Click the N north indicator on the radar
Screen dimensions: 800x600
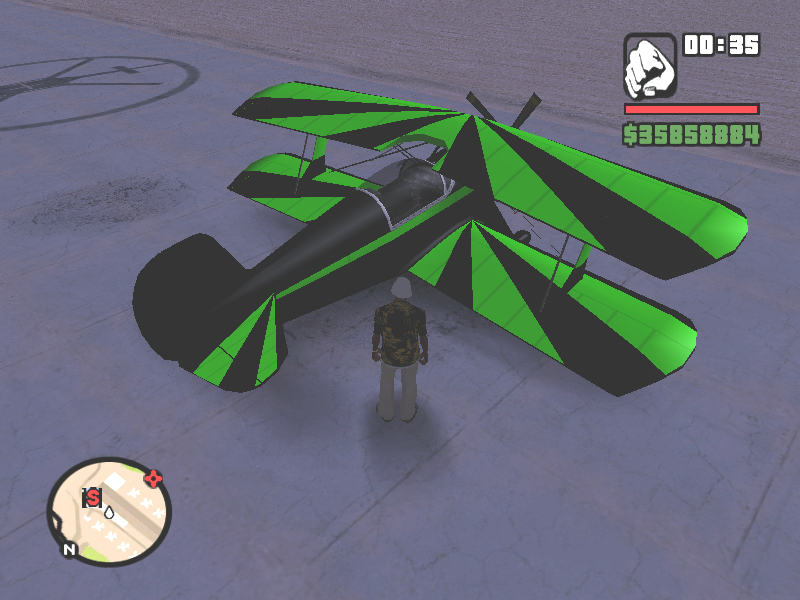[69, 549]
